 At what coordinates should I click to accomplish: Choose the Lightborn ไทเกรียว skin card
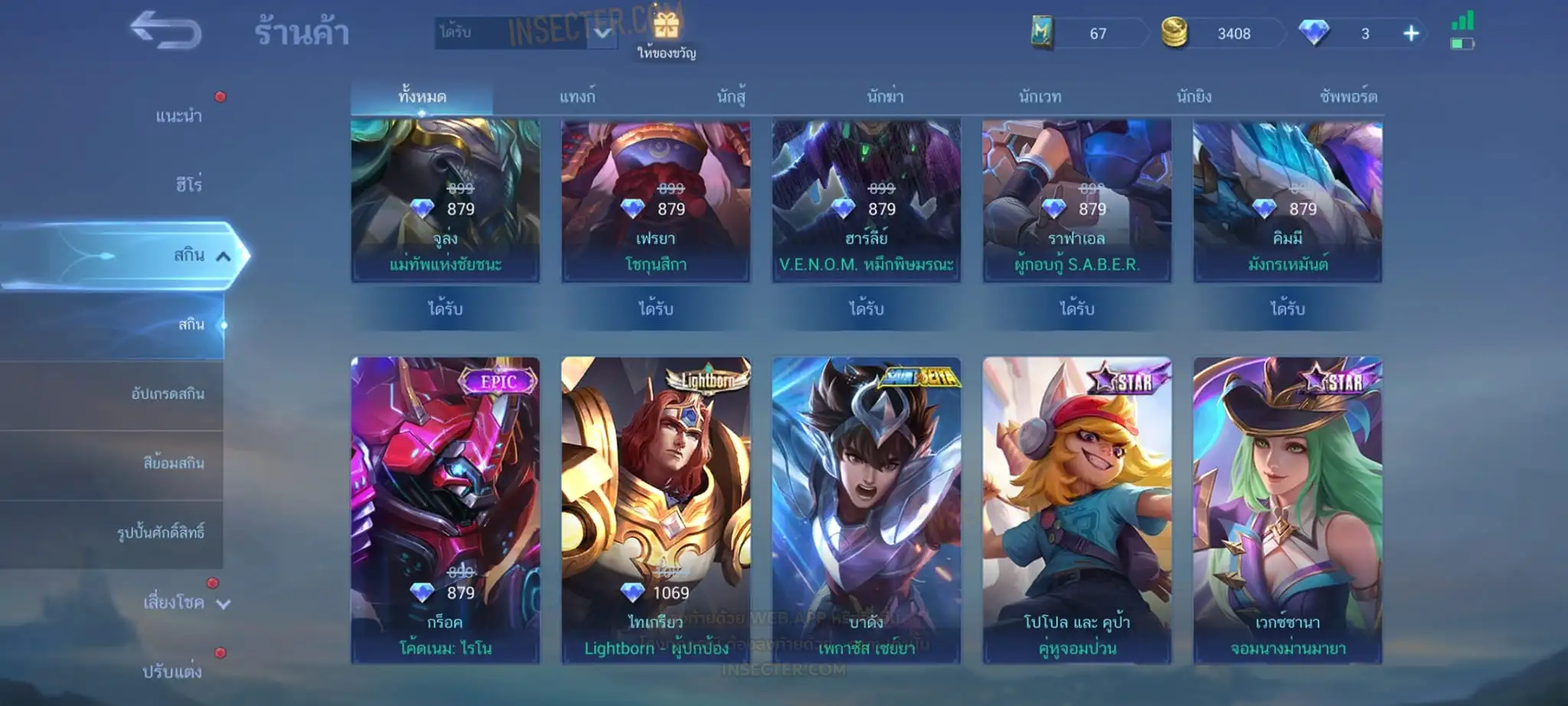[x=655, y=509]
